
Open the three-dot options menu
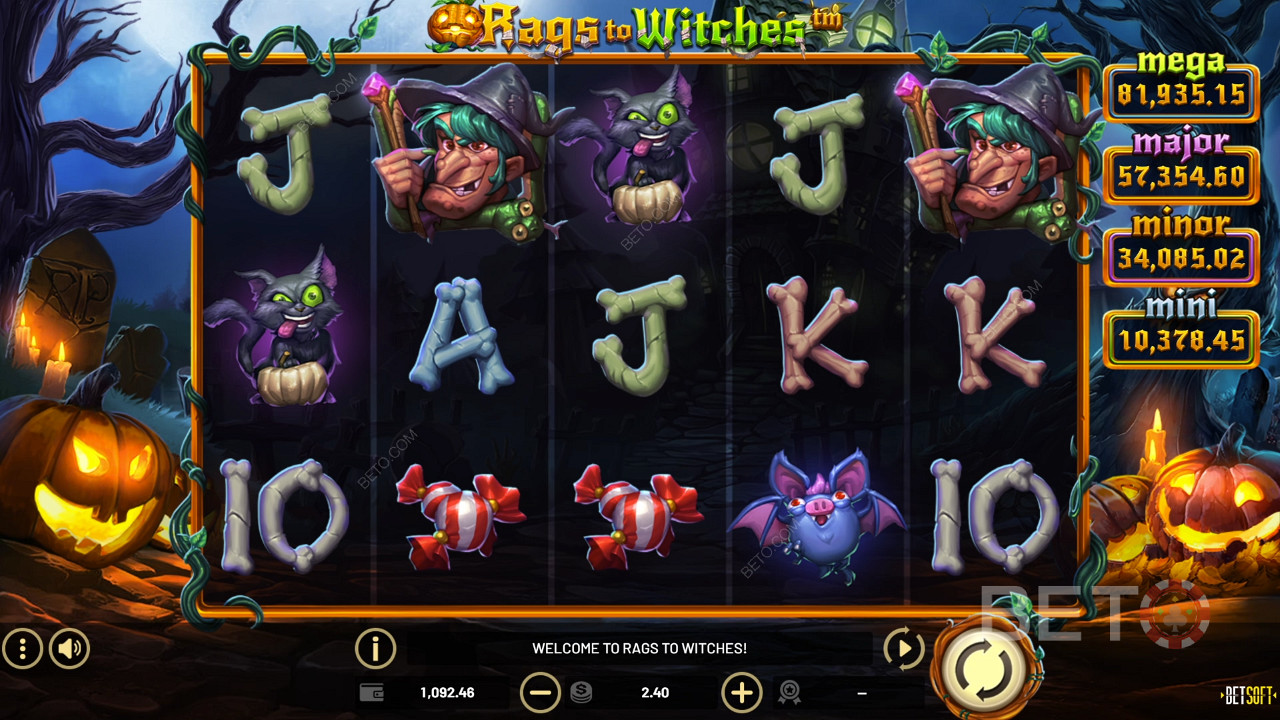pos(22,649)
